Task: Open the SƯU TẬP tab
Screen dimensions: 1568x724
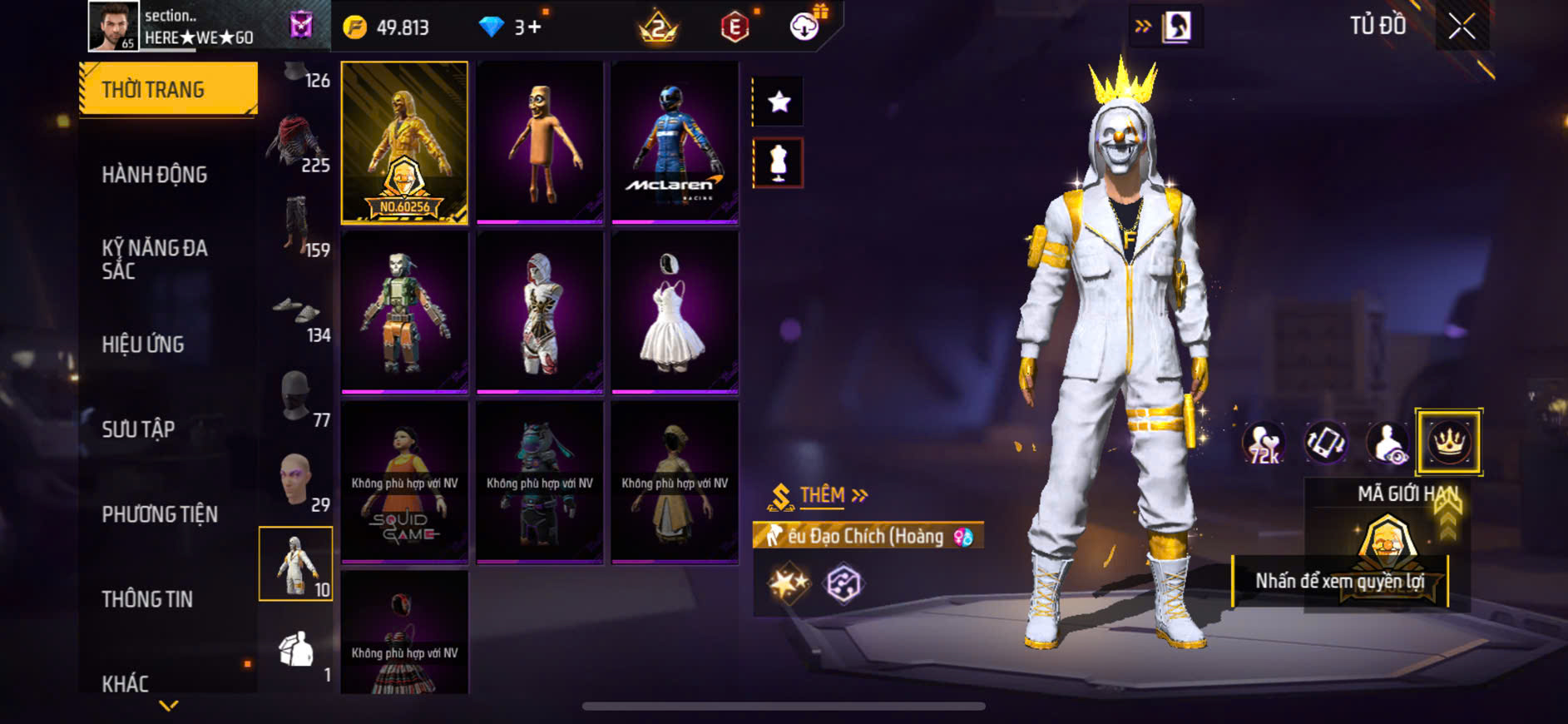Action: click(138, 429)
